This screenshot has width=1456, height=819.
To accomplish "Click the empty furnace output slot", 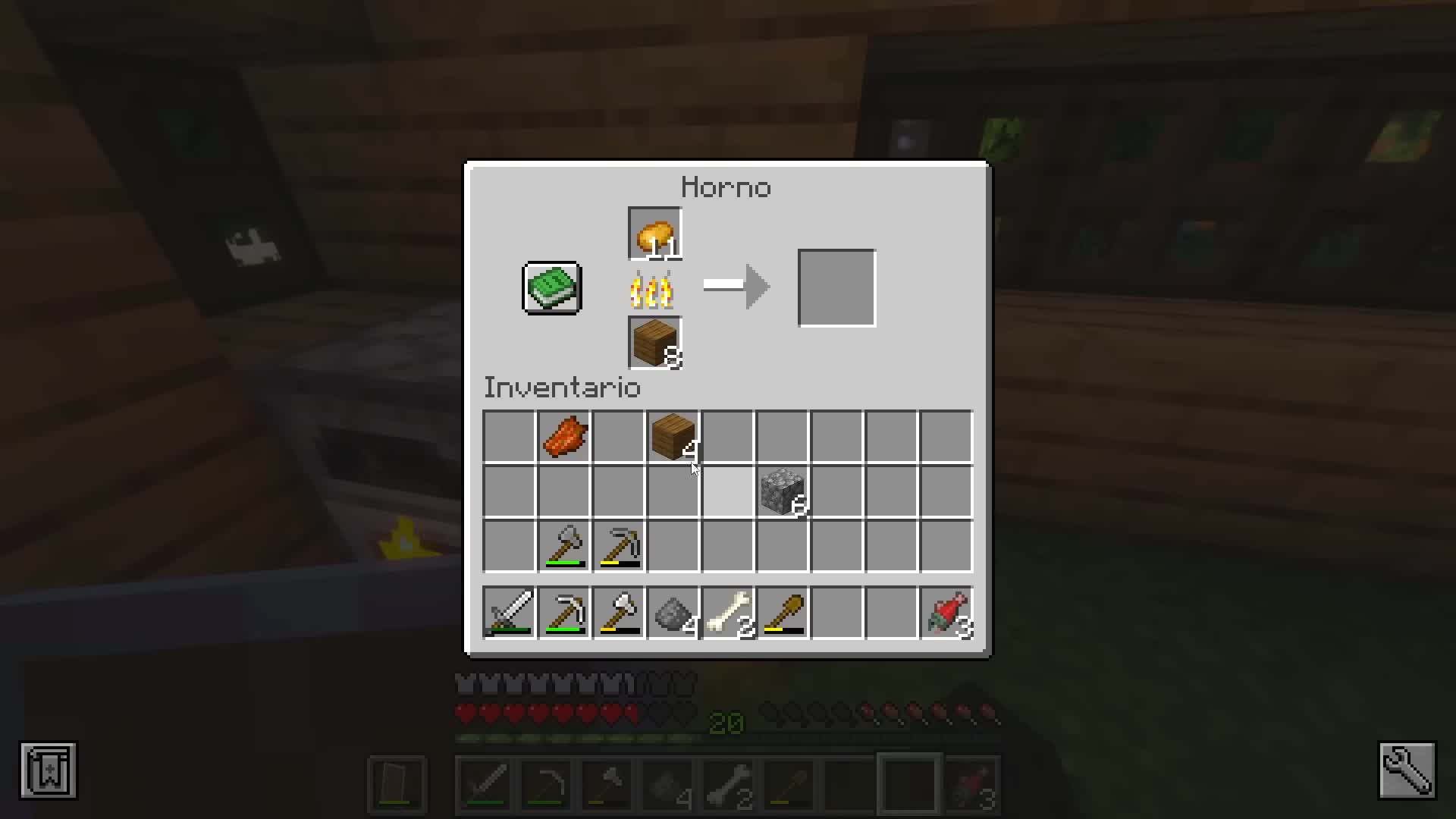I will 836,287.
